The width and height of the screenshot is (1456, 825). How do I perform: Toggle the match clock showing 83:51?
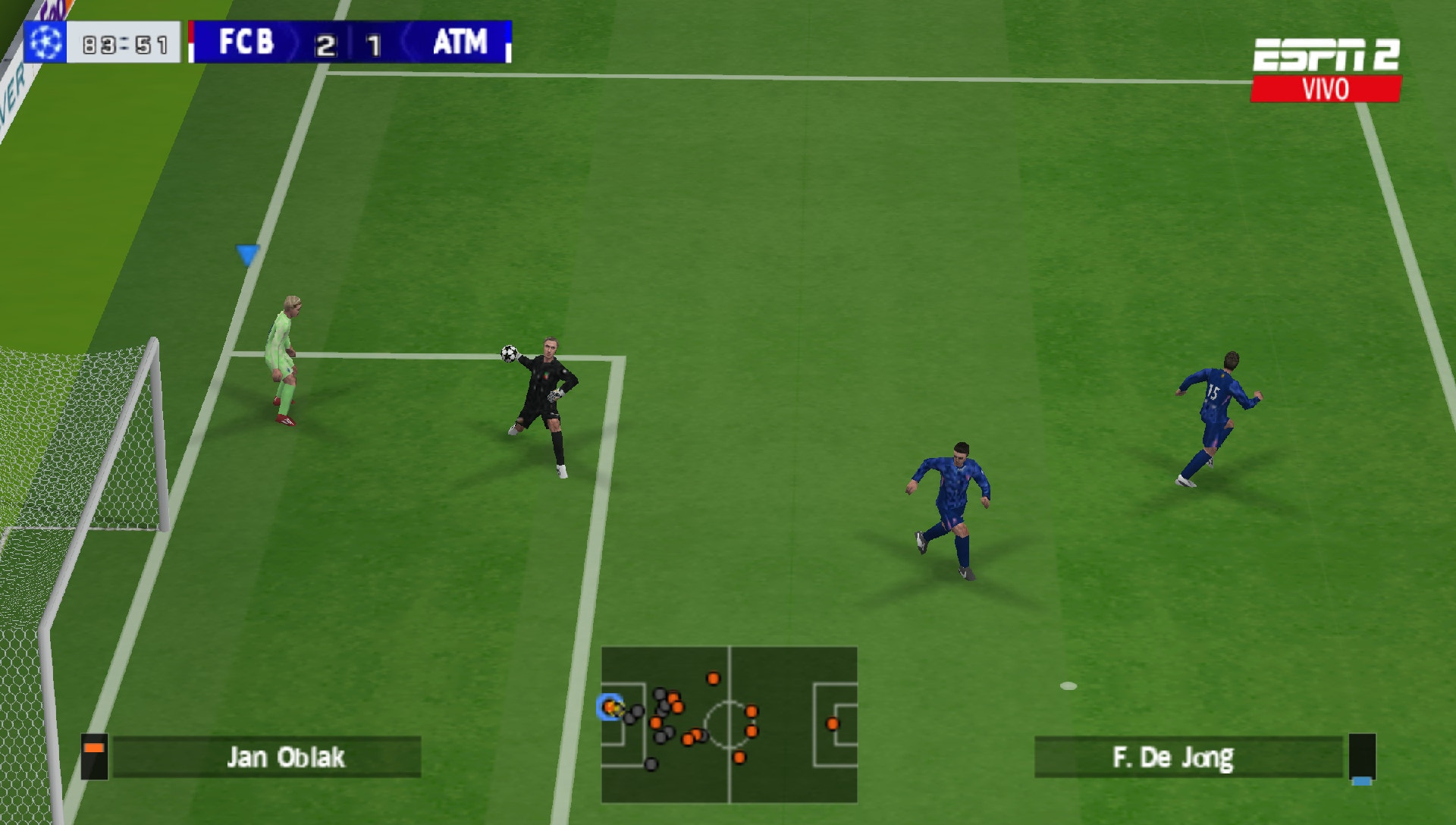124,44
